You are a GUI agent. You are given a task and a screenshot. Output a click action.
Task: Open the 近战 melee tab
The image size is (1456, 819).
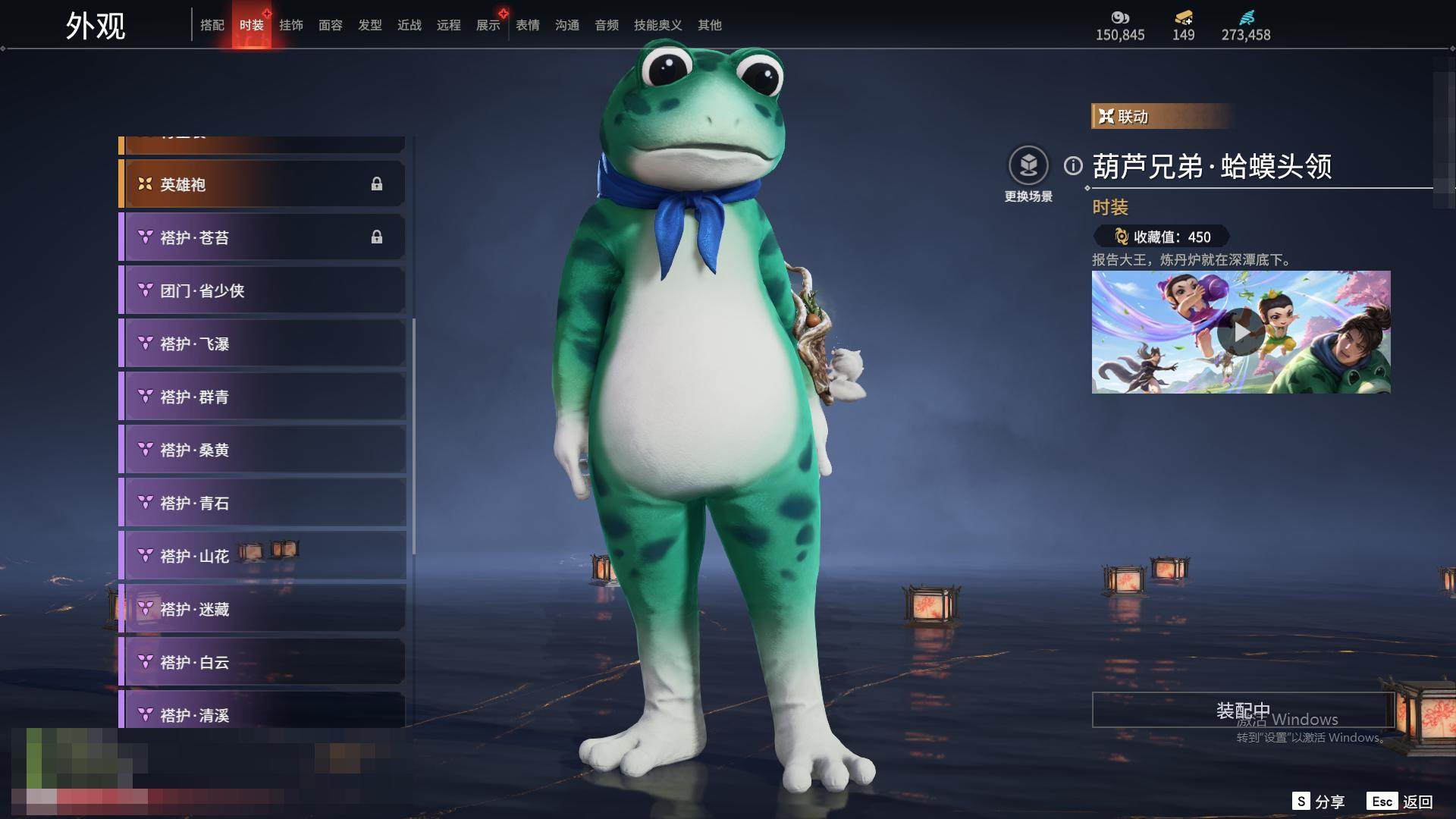coord(409,25)
